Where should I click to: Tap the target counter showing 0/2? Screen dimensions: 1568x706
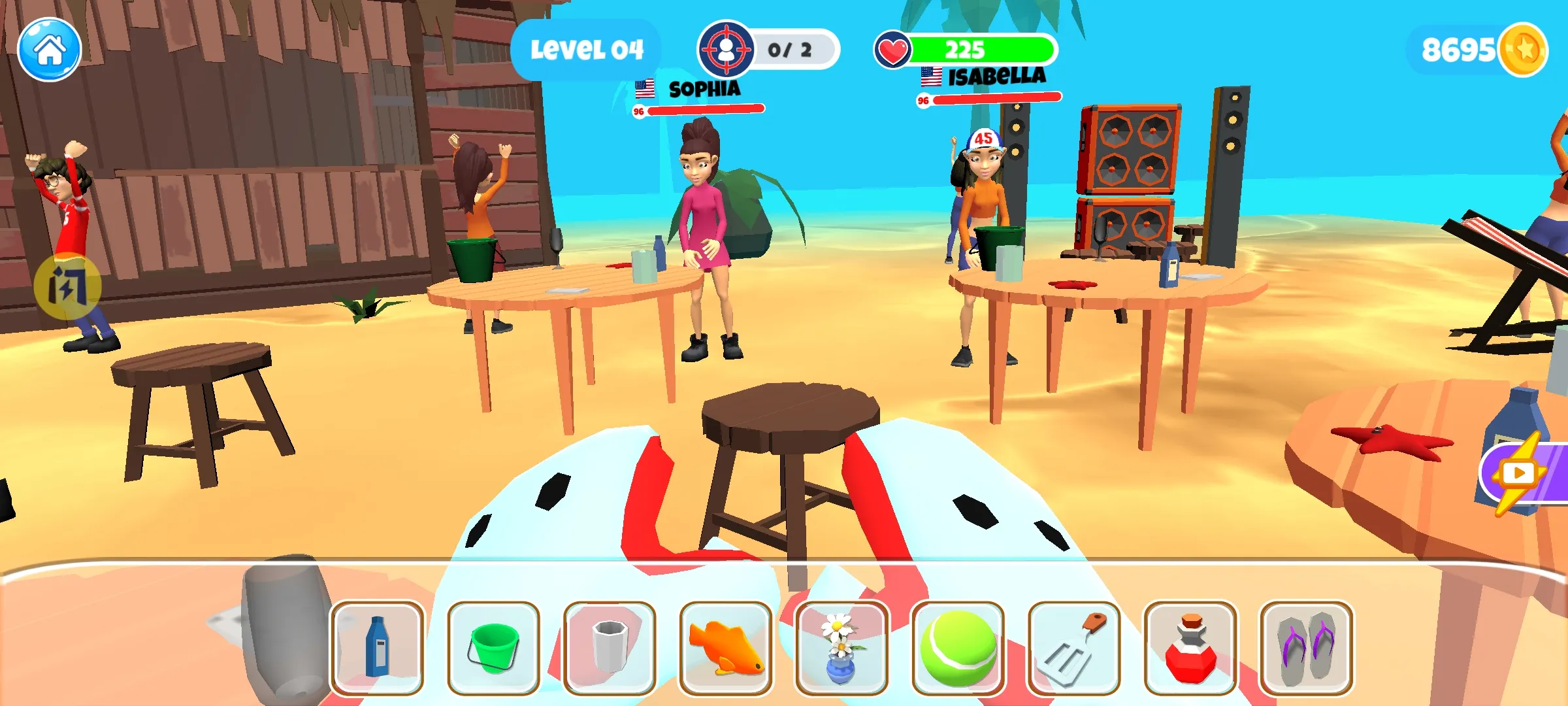[765, 47]
